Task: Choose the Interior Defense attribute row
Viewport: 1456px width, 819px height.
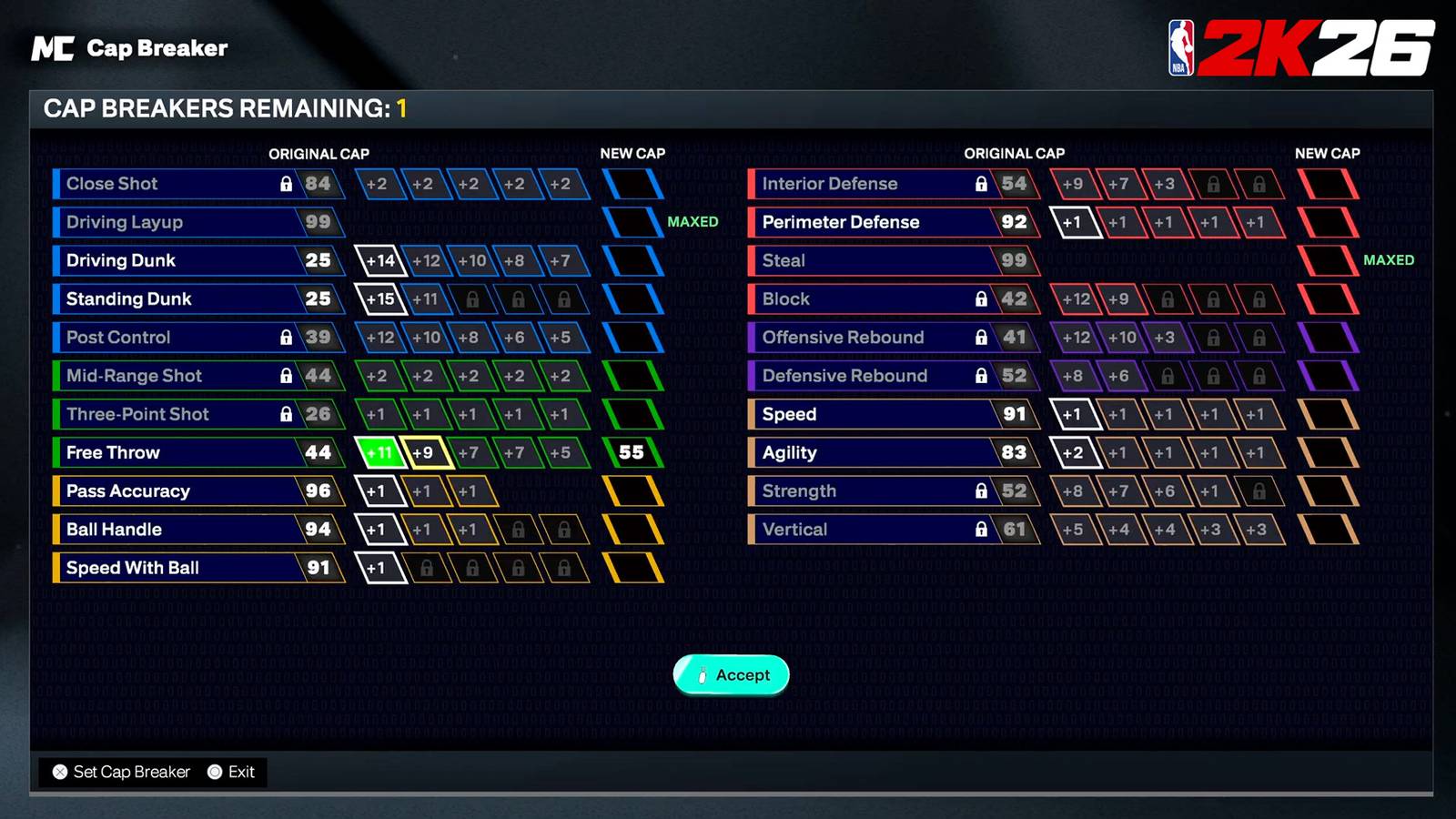Action: (892, 185)
